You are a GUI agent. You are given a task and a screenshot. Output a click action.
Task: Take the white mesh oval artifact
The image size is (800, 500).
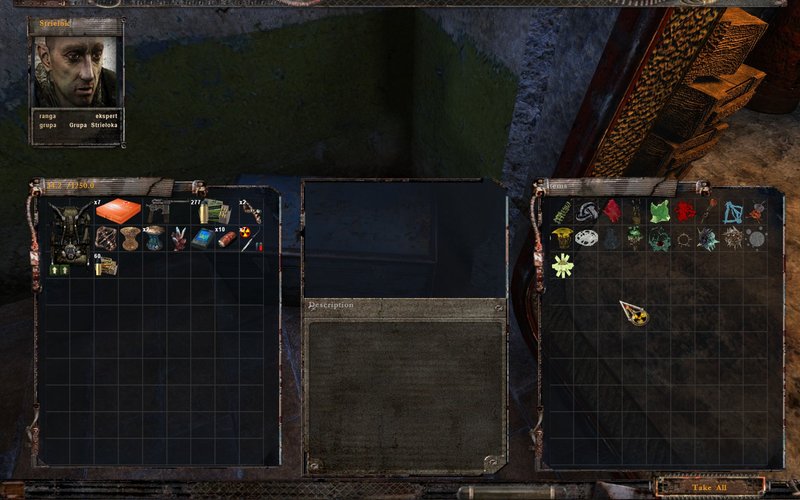click(x=587, y=238)
